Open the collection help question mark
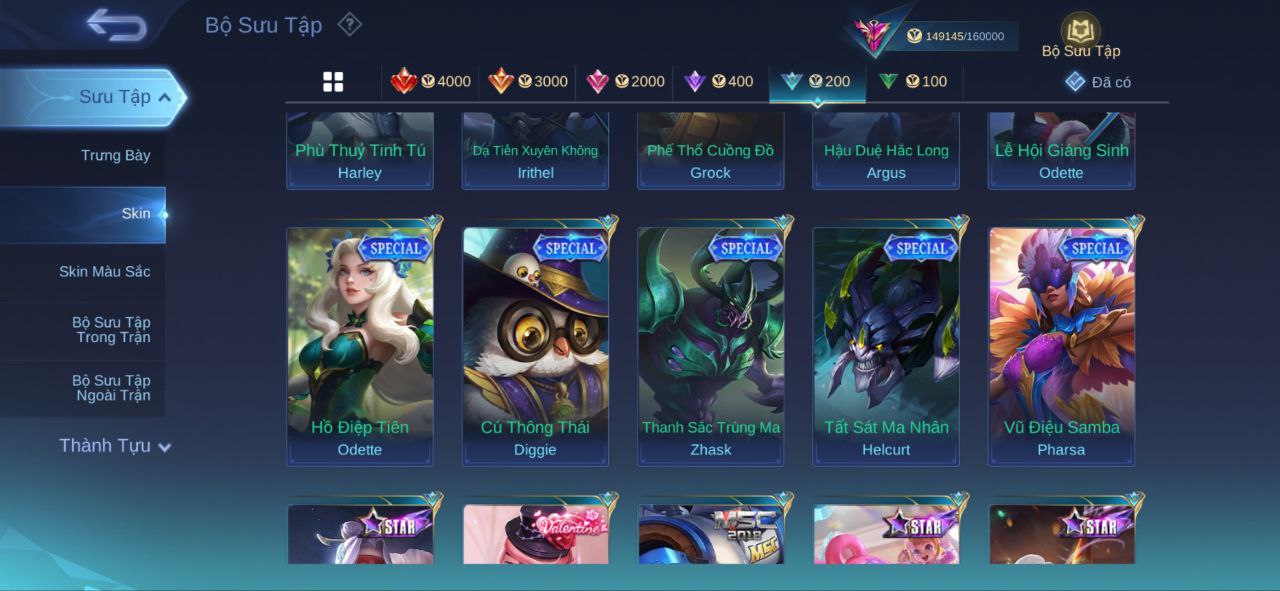Viewport: 1280px width, 591px height. (x=349, y=24)
